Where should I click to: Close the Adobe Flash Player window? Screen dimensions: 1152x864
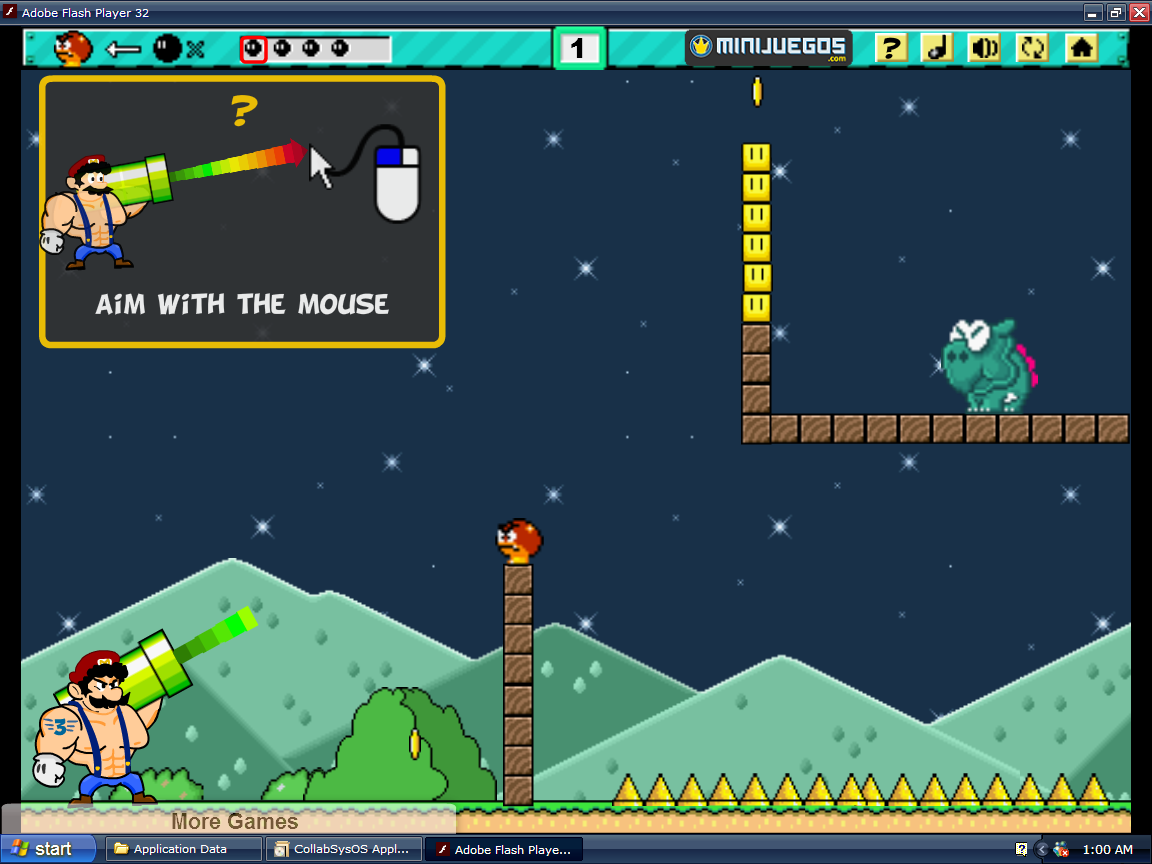(1139, 12)
